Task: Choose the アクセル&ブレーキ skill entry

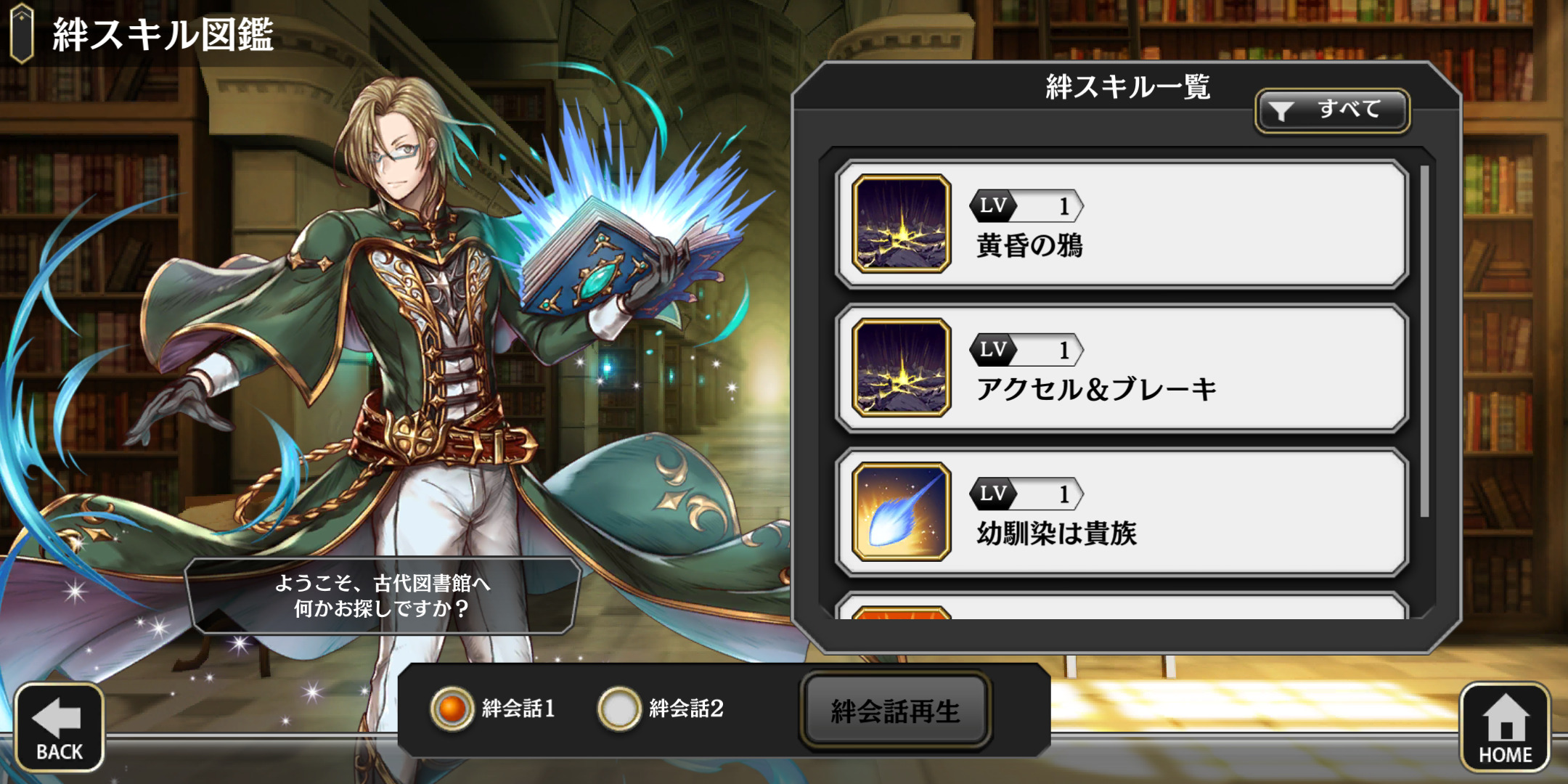Action: pos(1122,368)
